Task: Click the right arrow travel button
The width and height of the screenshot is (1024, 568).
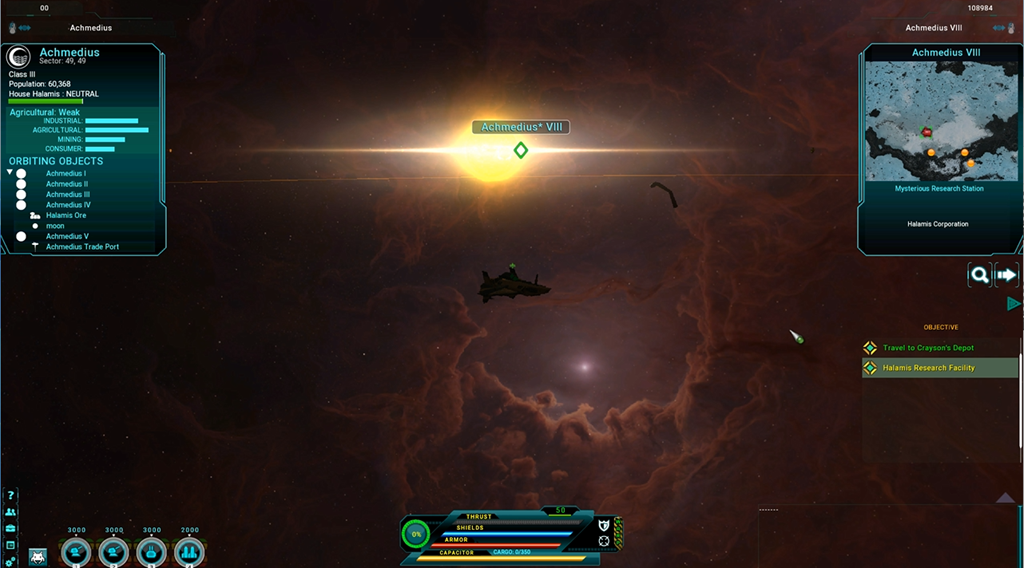Action: (x=1006, y=275)
